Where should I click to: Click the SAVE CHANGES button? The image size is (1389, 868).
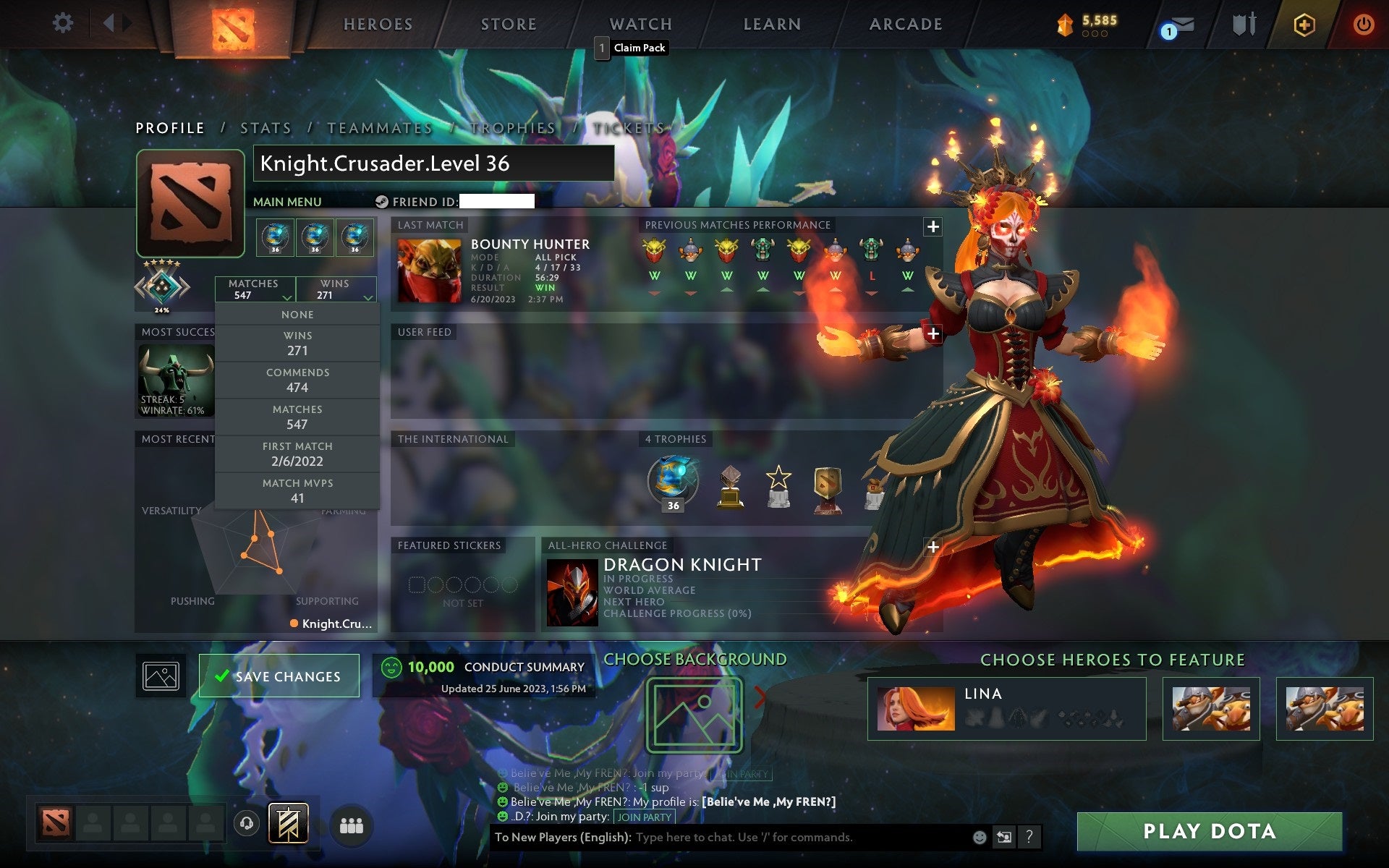click(x=279, y=675)
